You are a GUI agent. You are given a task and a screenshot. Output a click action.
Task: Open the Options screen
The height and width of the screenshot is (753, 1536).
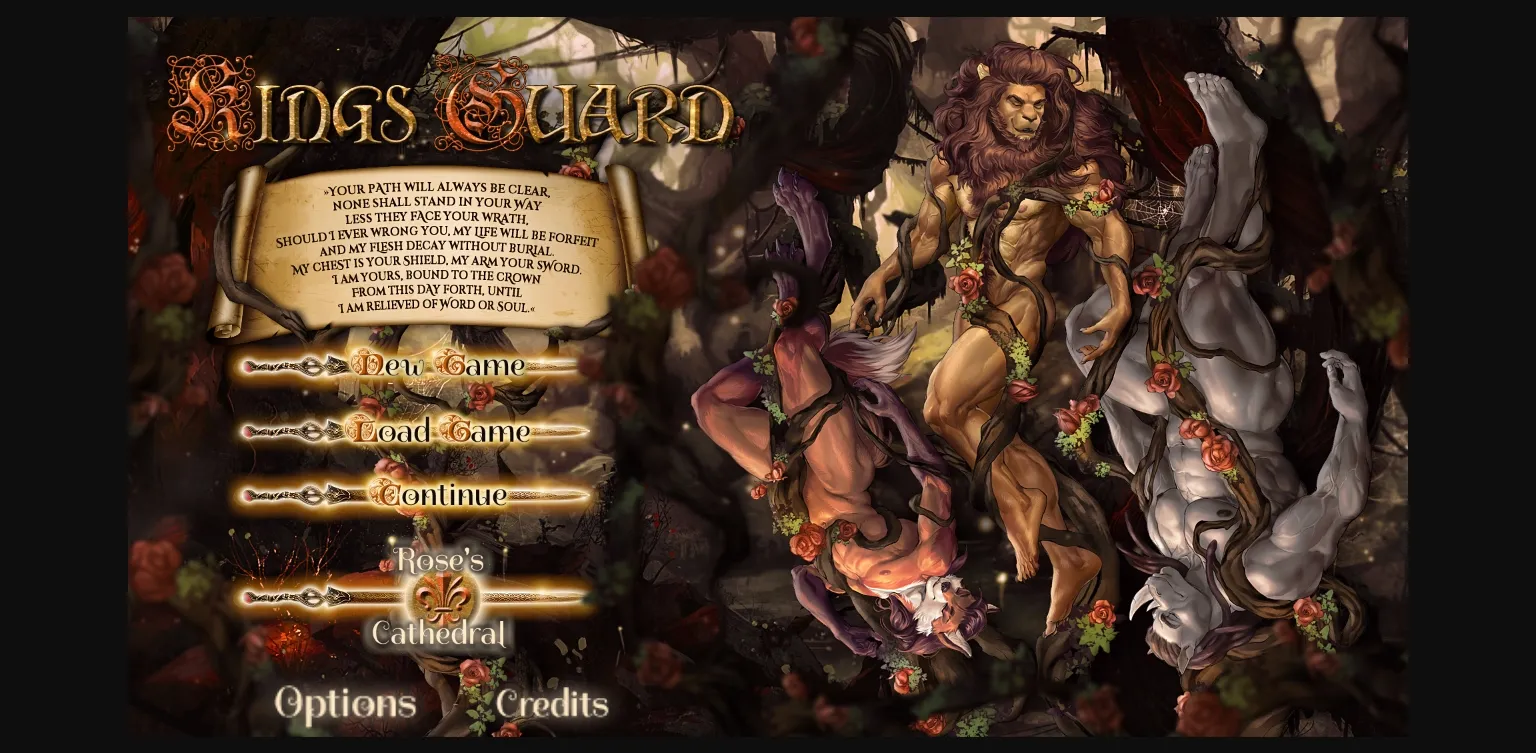(x=345, y=703)
